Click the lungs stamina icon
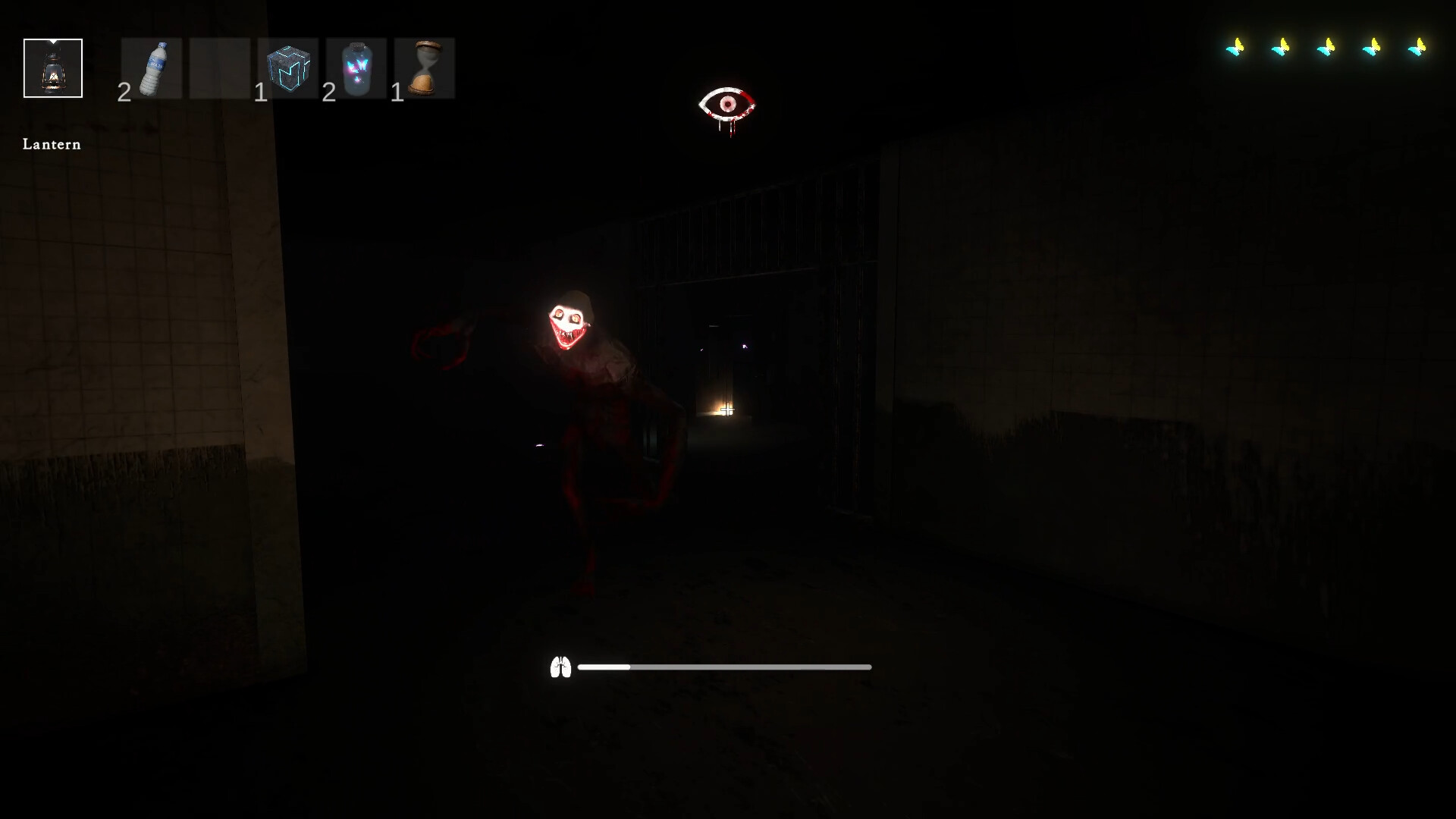Image resolution: width=1456 pixels, height=819 pixels. 562,667
